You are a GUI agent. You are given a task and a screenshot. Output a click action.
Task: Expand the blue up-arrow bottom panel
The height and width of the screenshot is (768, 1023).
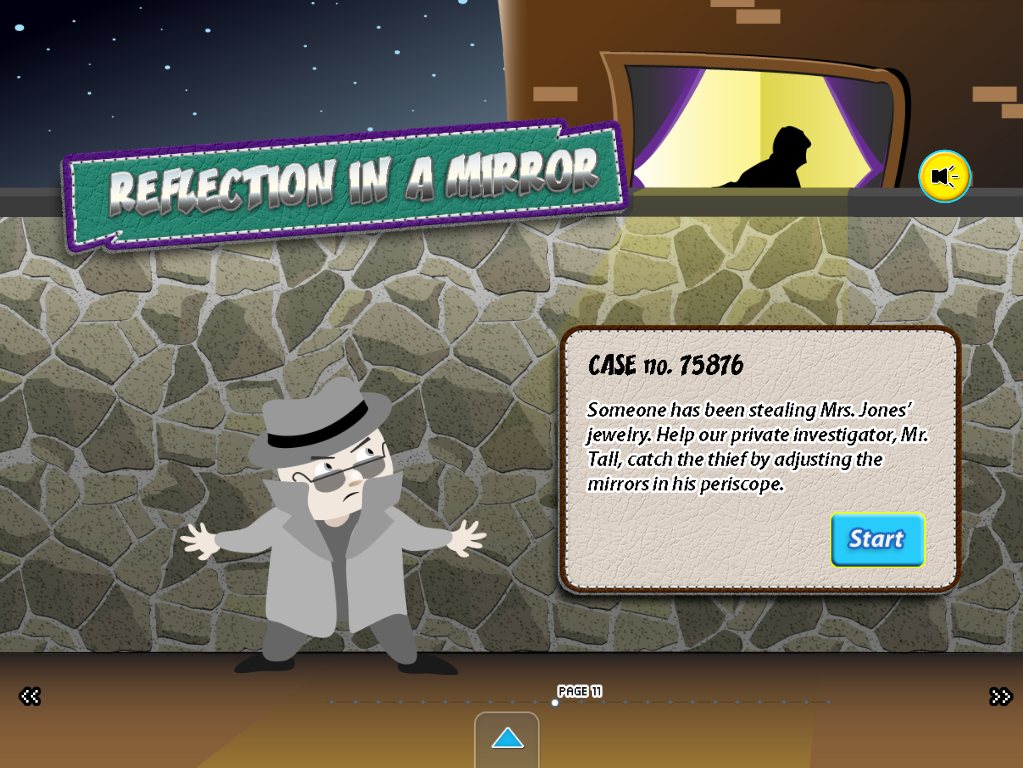507,739
